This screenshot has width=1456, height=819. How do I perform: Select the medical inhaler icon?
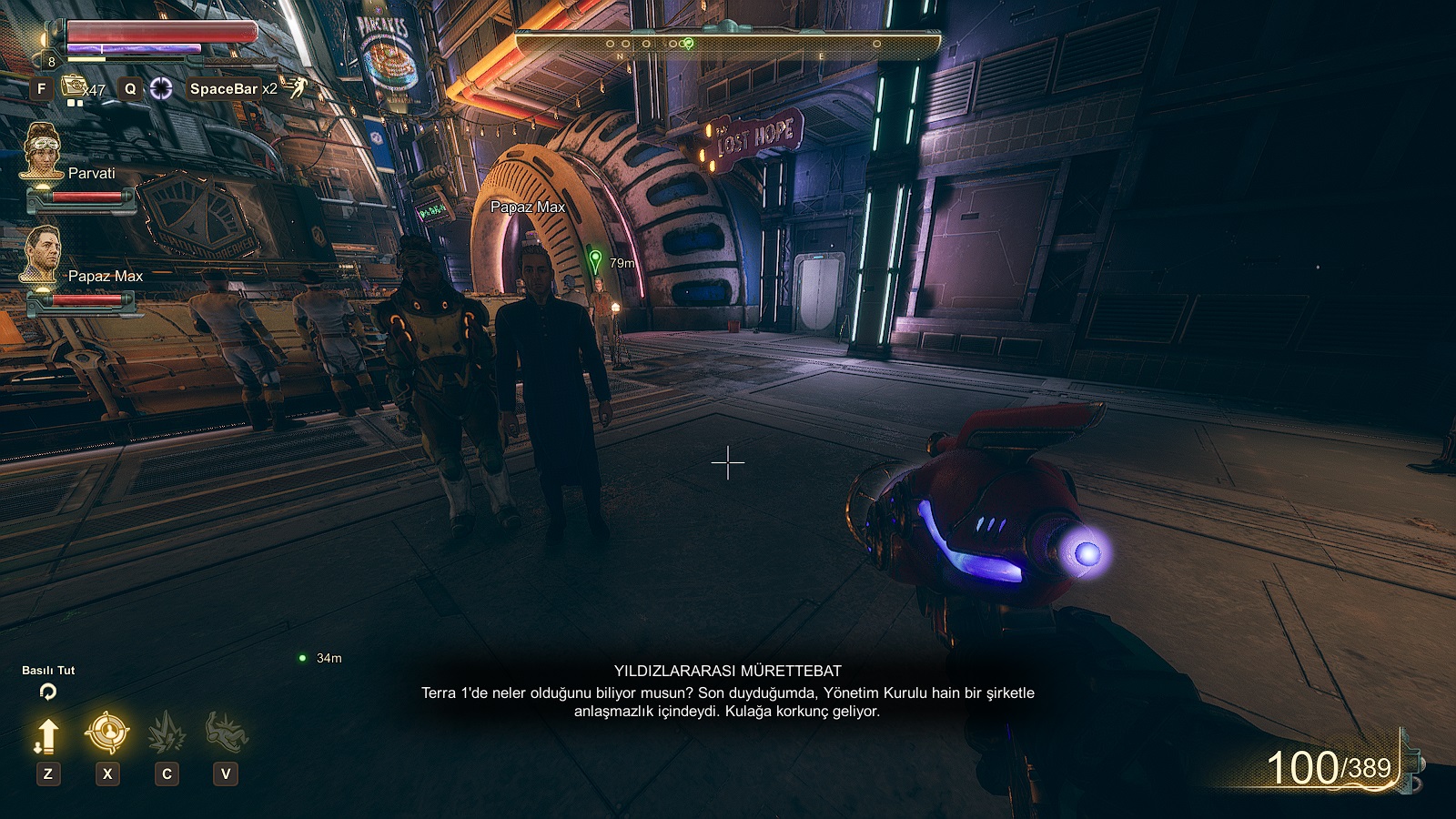(x=73, y=87)
